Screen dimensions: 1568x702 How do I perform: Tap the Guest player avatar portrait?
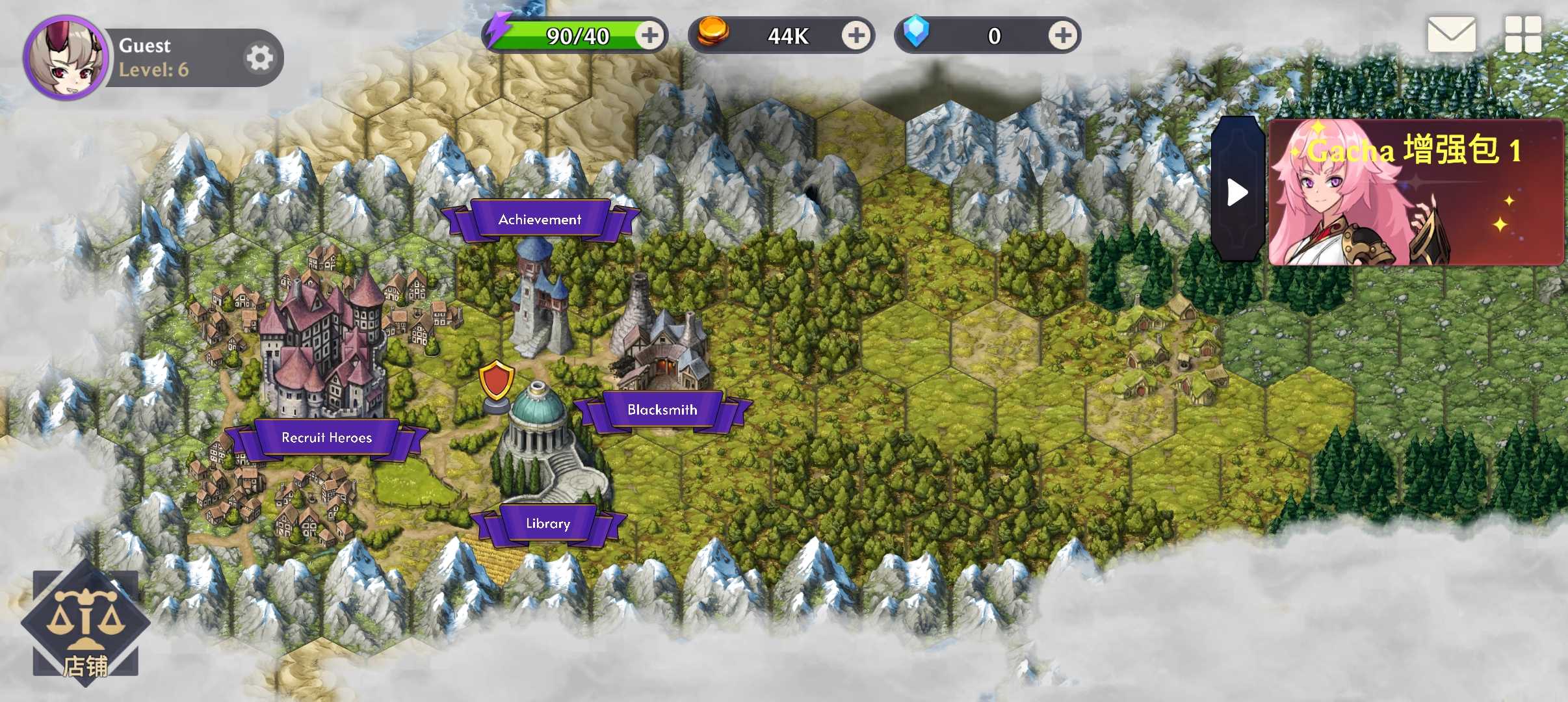coord(66,58)
